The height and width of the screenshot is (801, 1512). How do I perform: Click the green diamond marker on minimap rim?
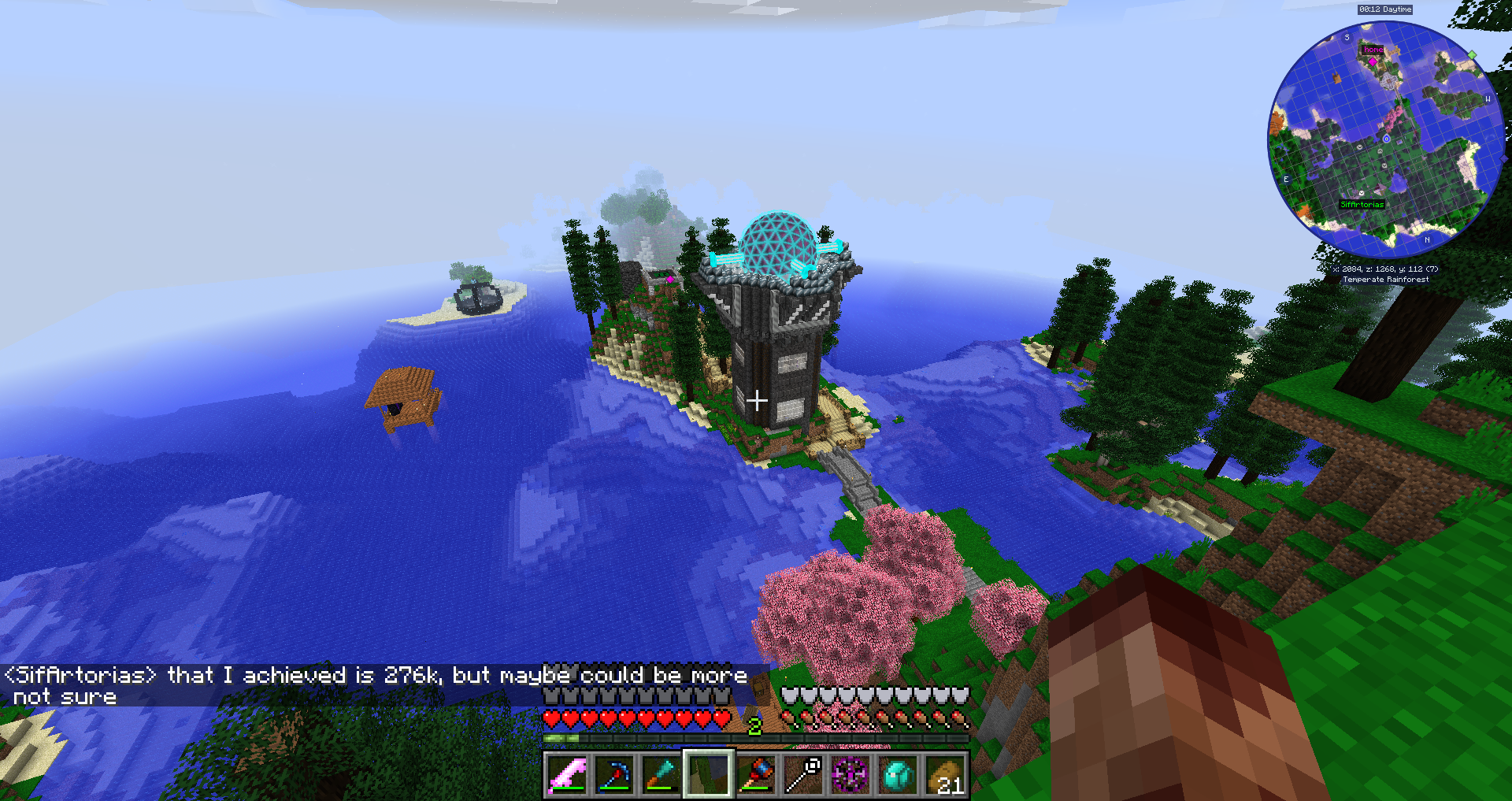point(1472,55)
